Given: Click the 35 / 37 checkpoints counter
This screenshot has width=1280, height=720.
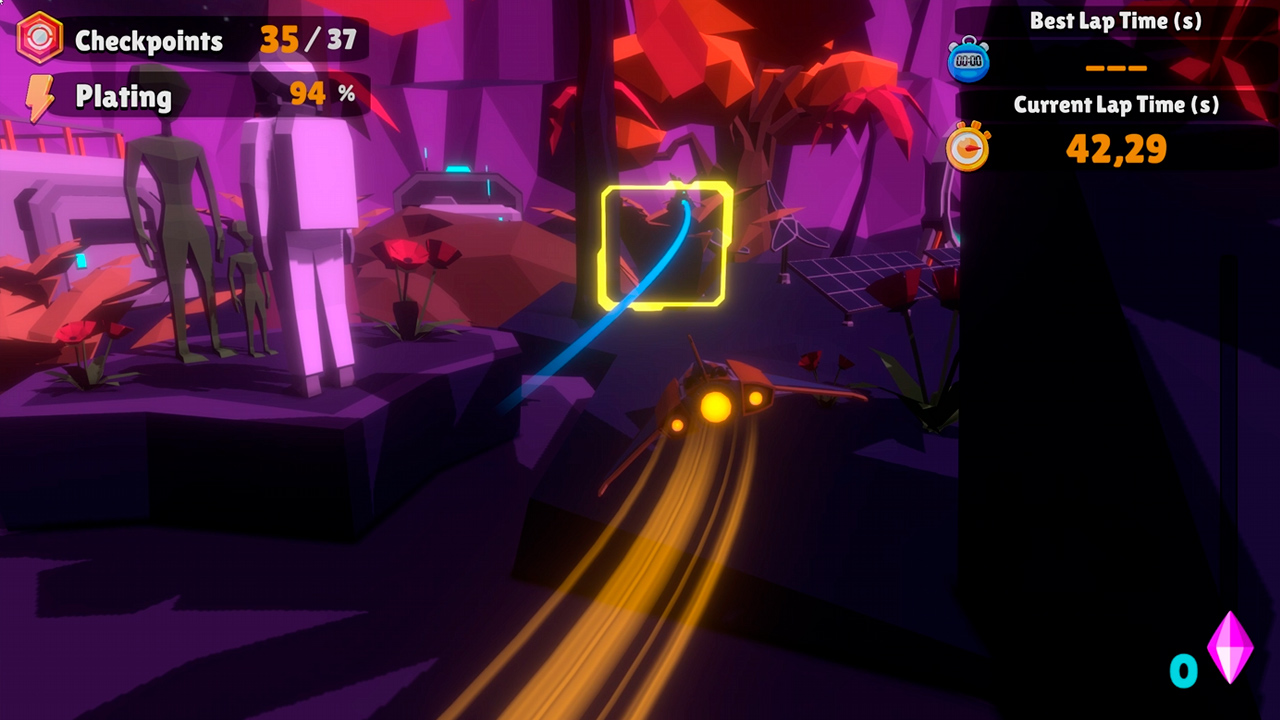Looking at the screenshot, I should pyautogui.click(x=308, y=41).
